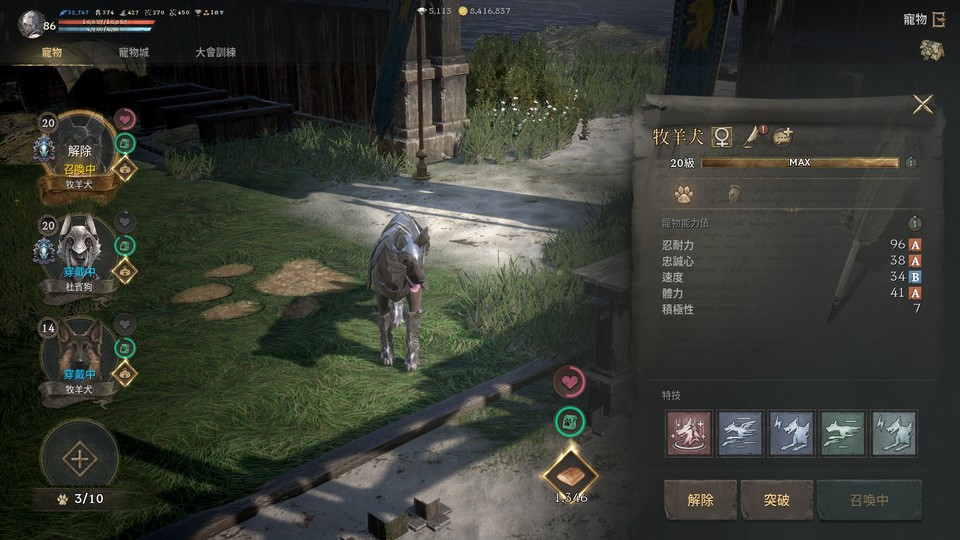The height and width of the screenshot is (540, 960).
Task: Click the quill rename icon beside pet name
Action: (752, 137)
